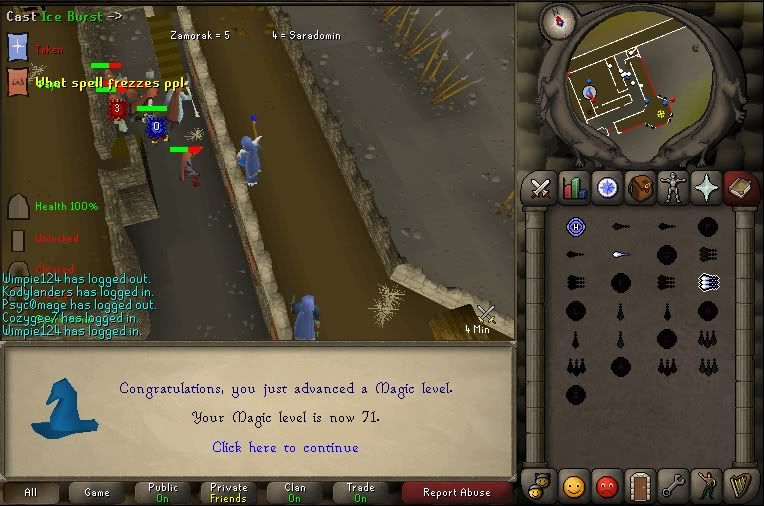
Task: Select the All chat filter
Action: [x=31, y=492]
